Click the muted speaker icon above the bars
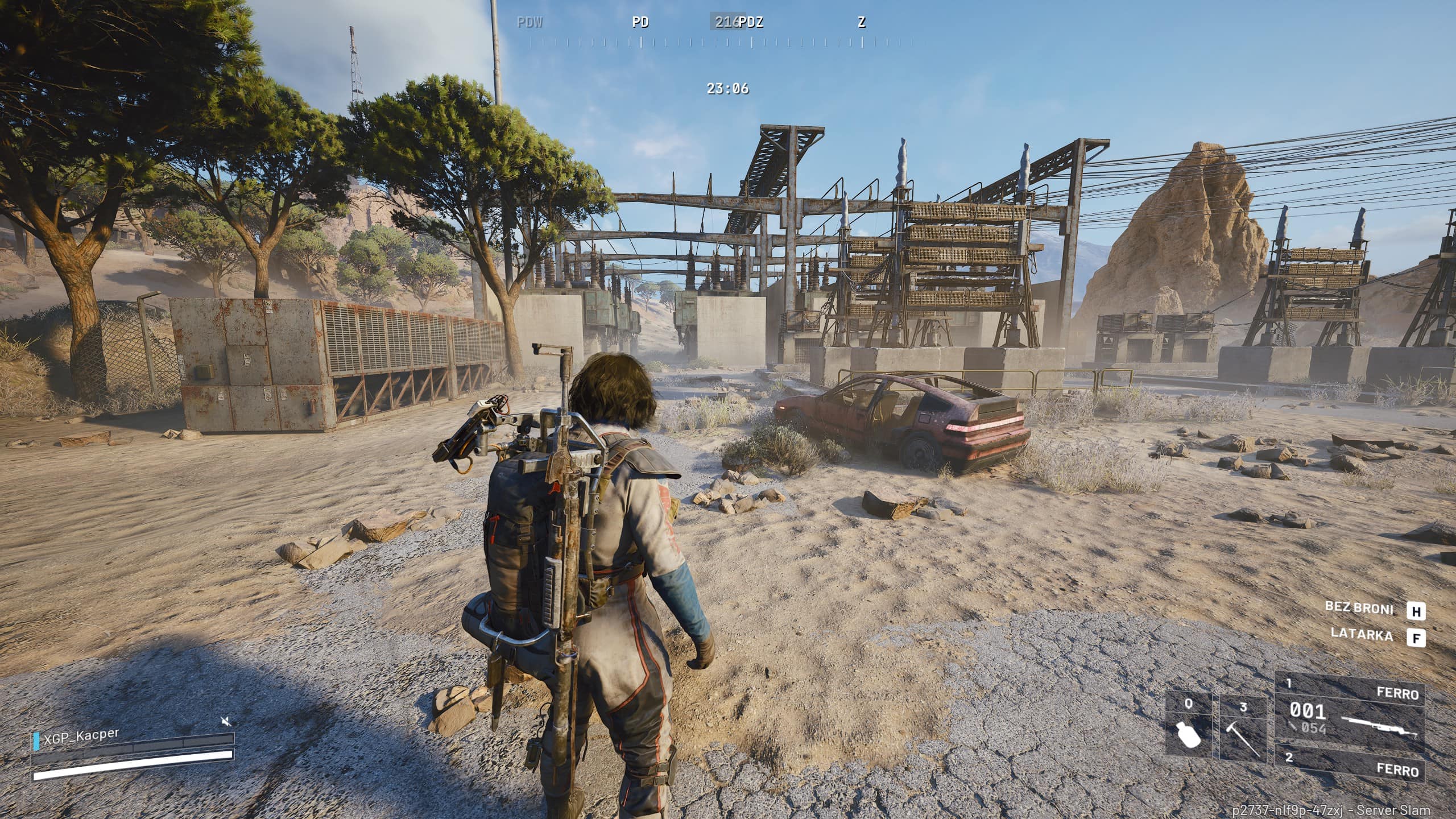The width and height of the screenshot is (1456, 819). pos(226,722)
